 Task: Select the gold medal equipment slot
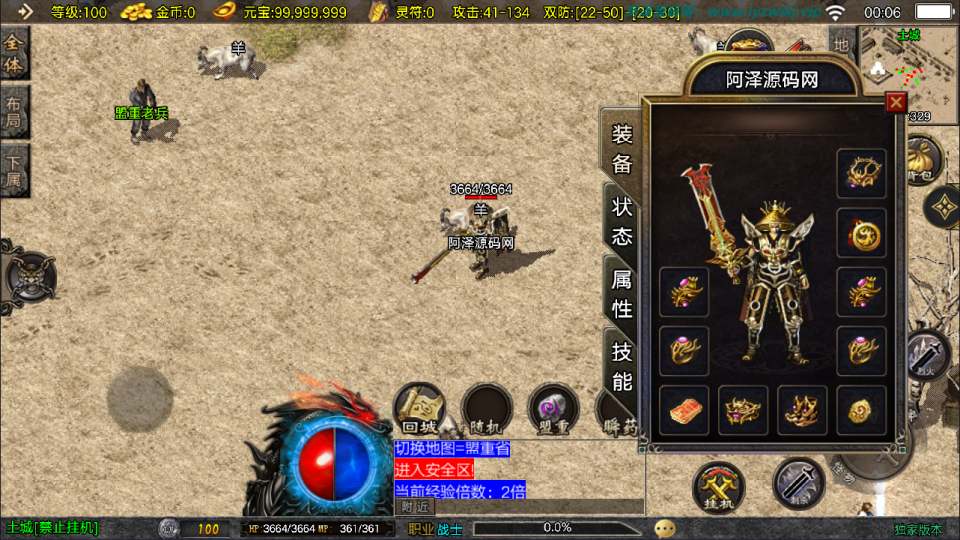pos(861,233)
